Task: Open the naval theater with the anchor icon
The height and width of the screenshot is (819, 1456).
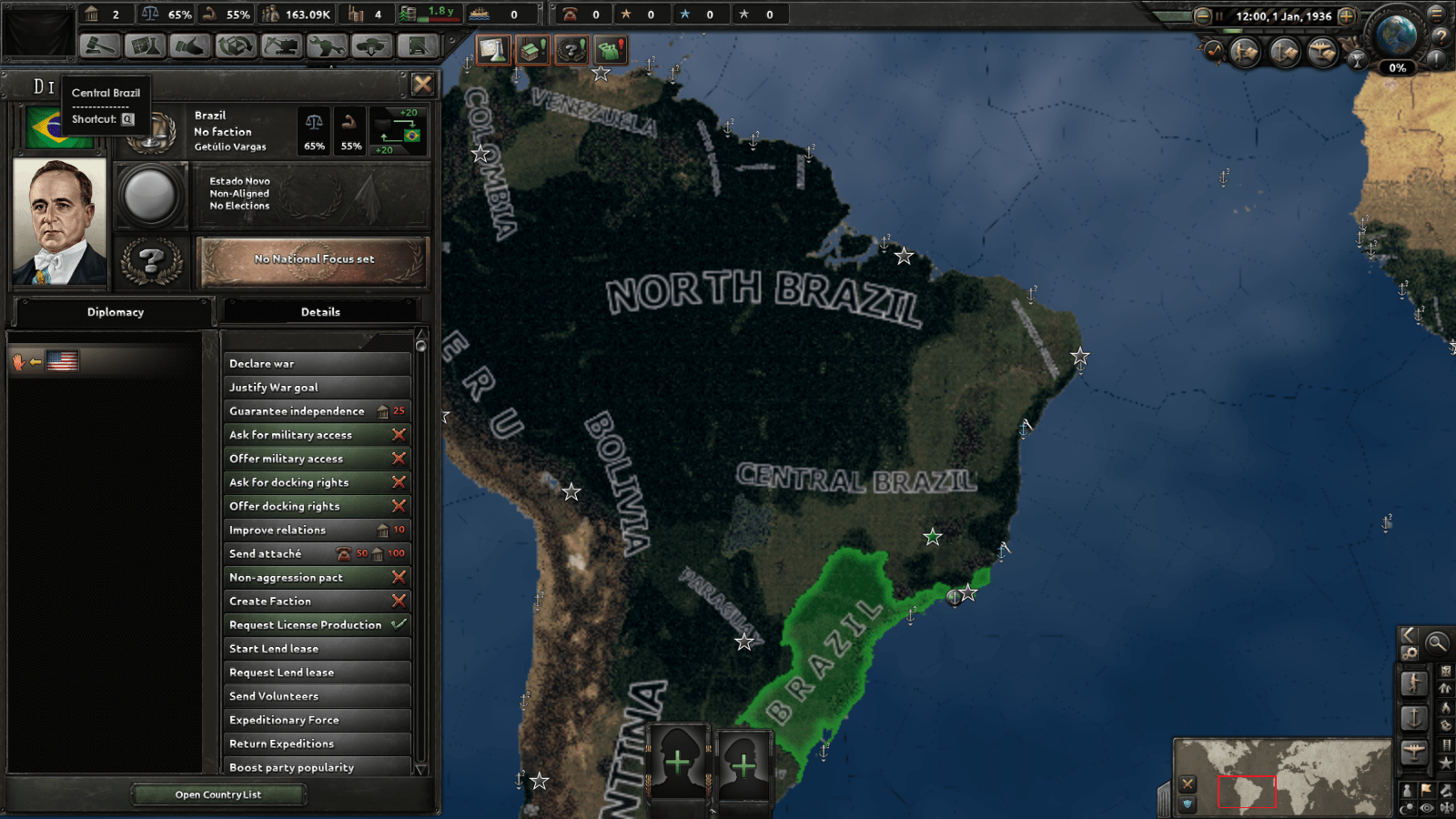Action: click(x=1283, y=51)
